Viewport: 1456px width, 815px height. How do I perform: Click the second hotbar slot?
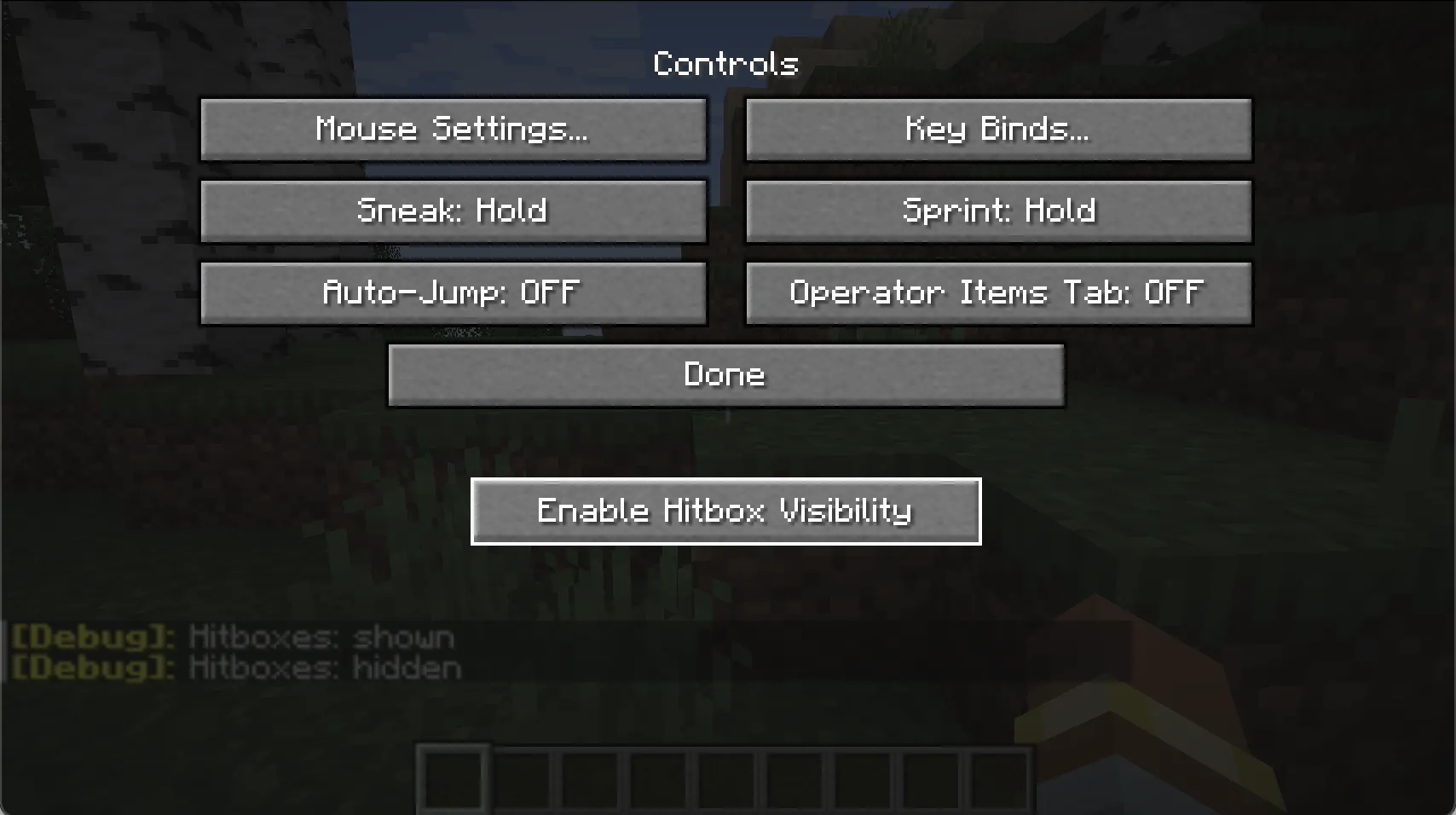(521, 776)
